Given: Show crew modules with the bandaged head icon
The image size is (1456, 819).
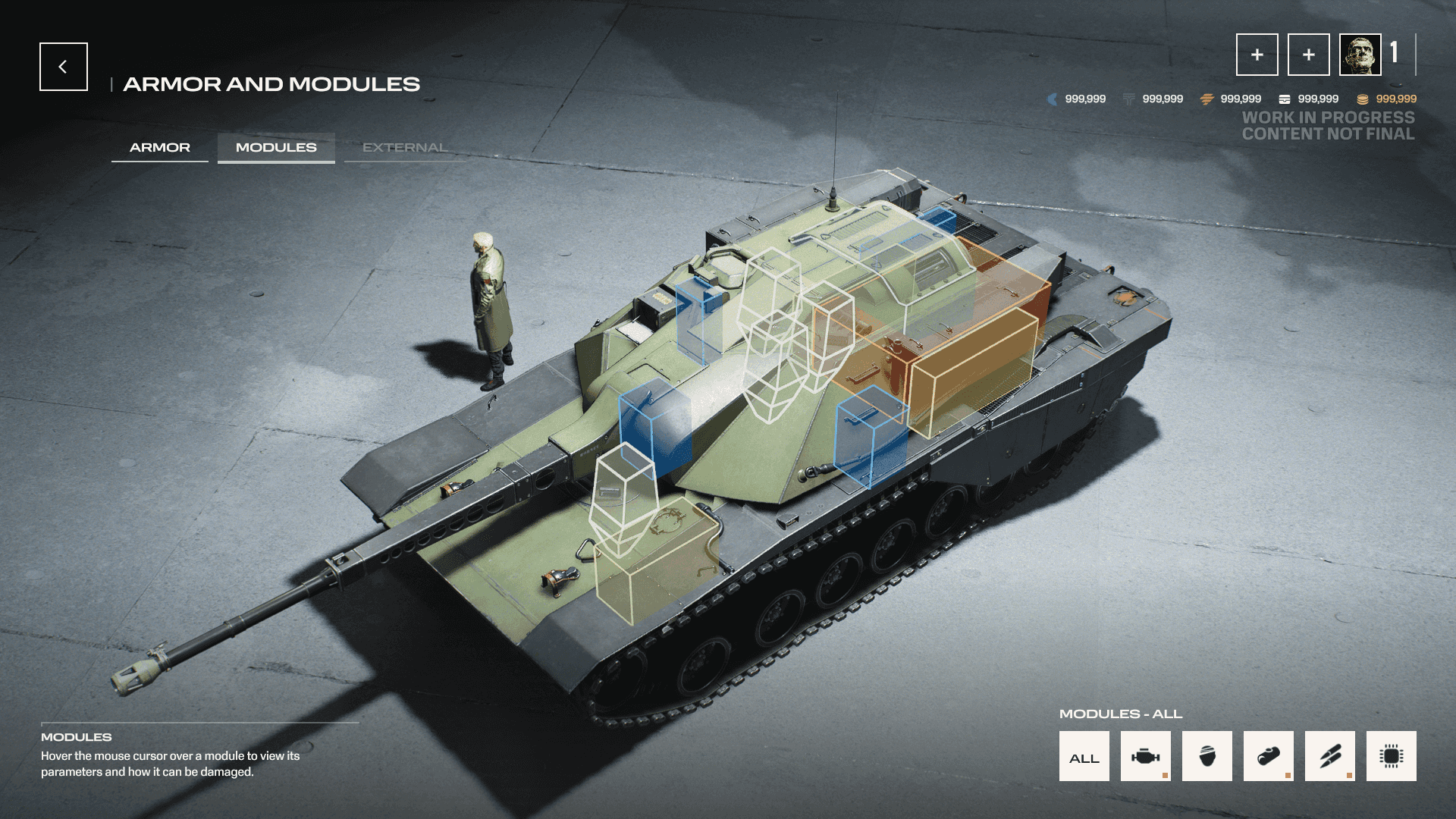Looking at the screenshot, I should [1207, 756].
